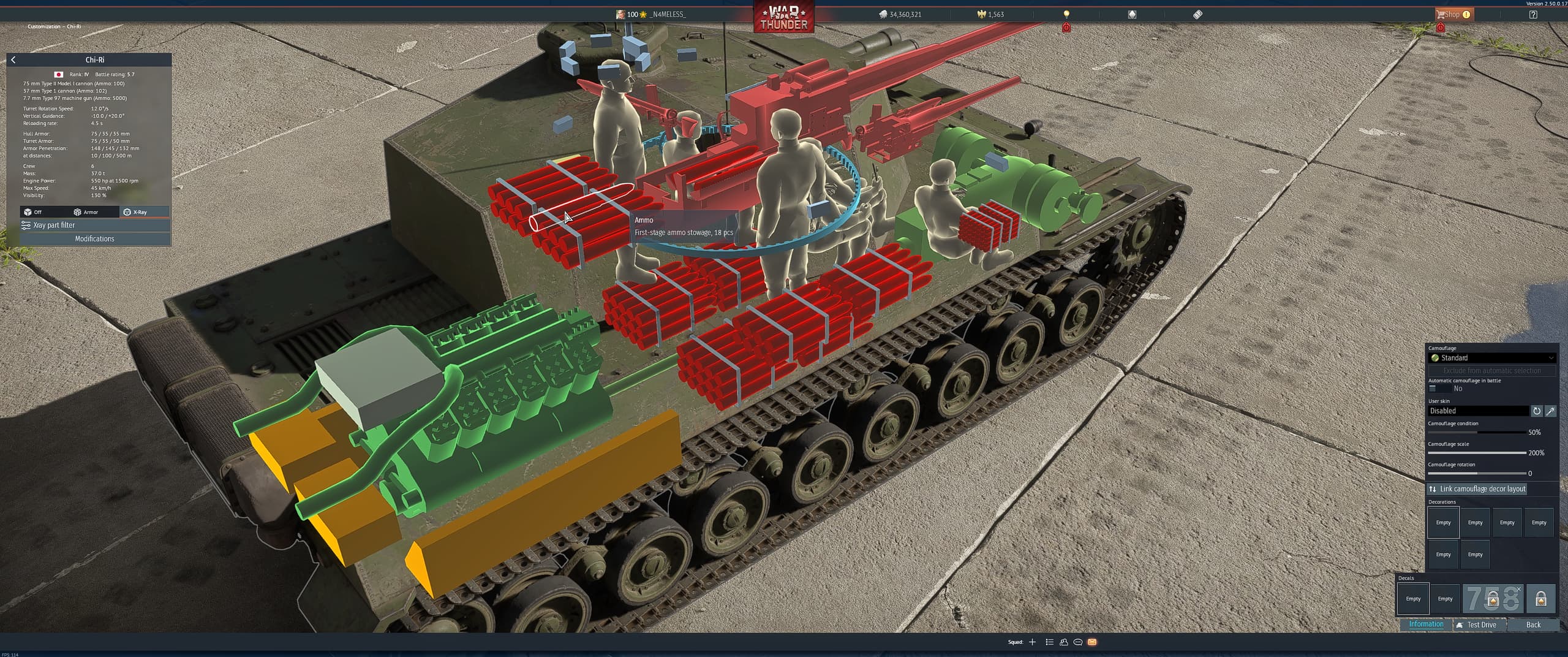Open the squad list icon
The height and width of the screenshot is (657, 1568).
[1049, 642]
